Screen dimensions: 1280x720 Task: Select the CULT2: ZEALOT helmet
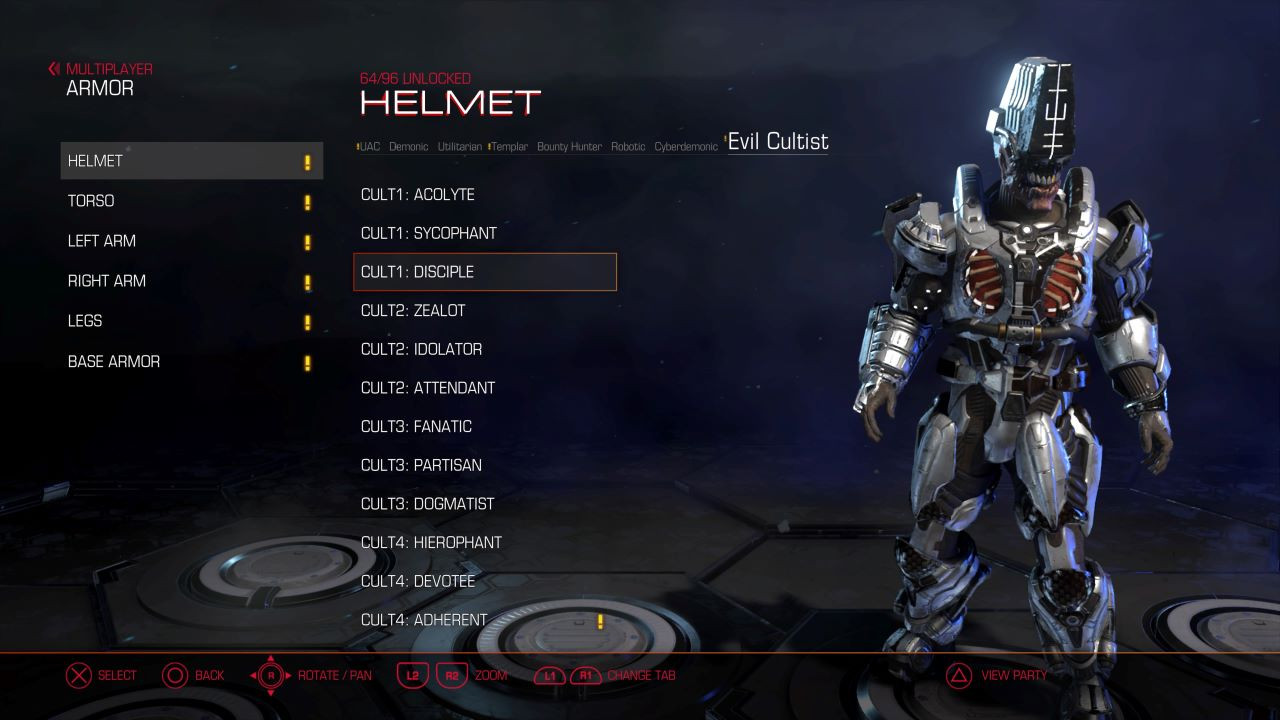click(414, 310)
